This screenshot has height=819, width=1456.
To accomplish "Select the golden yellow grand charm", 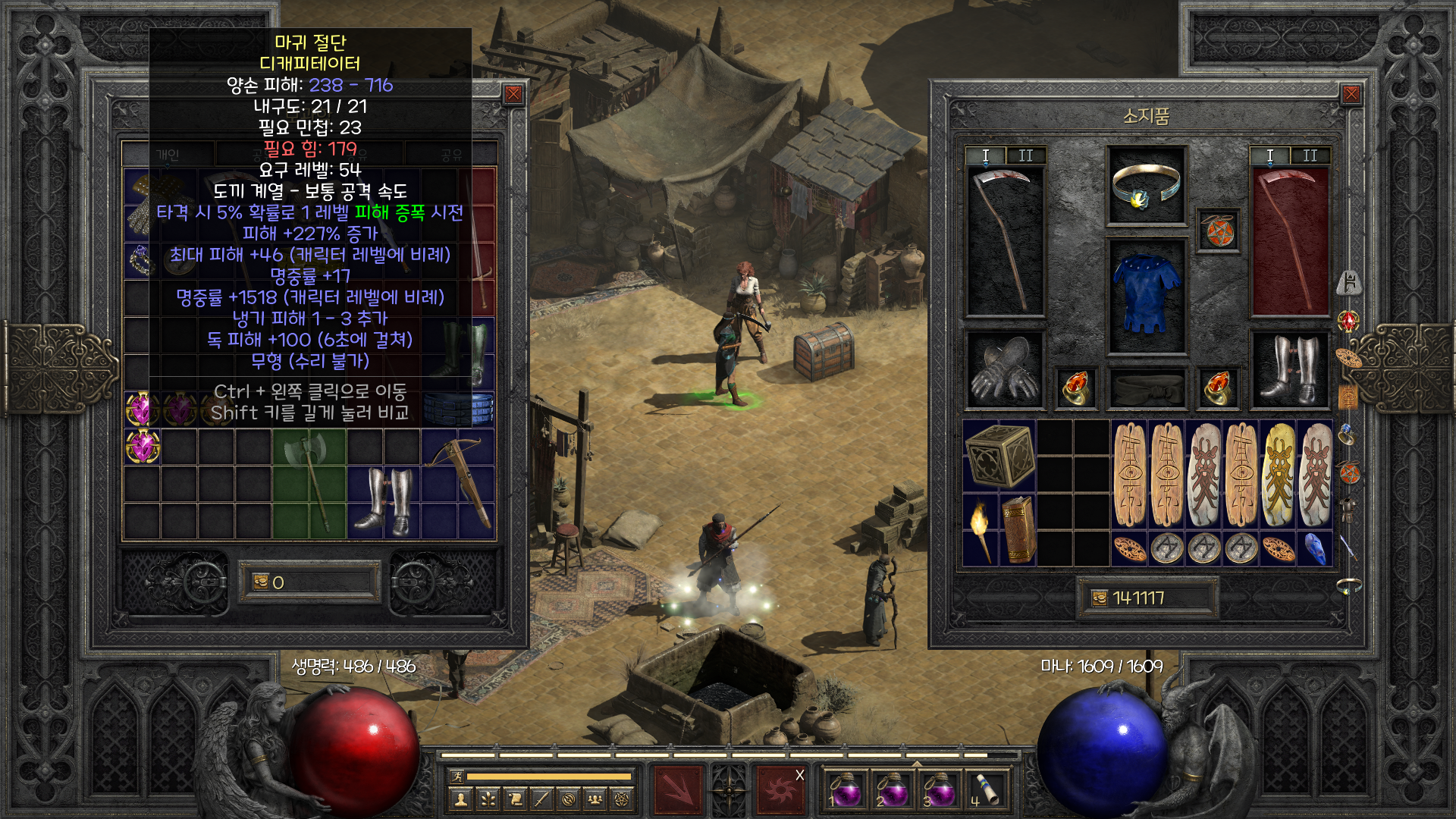I will 1279,474.
